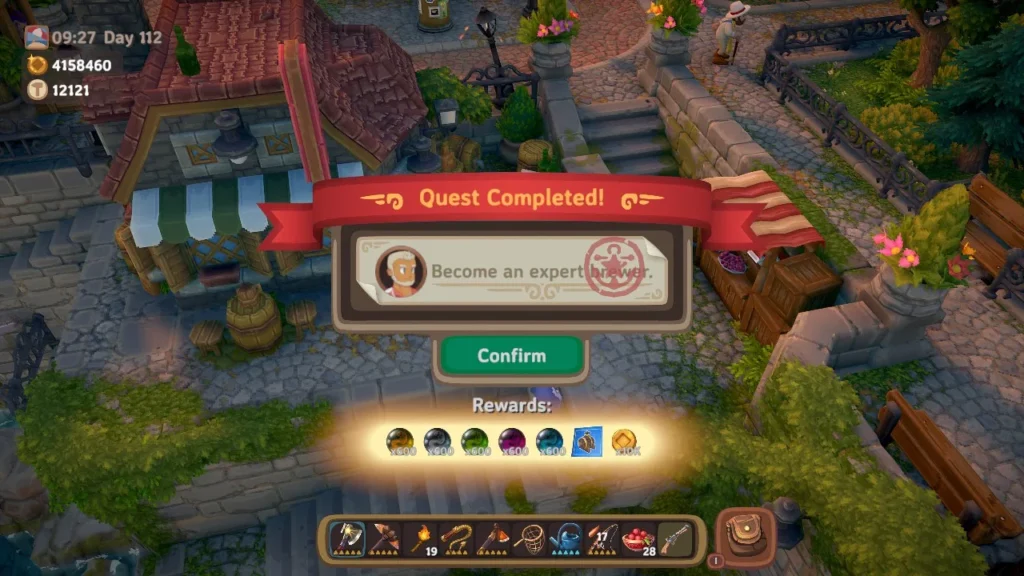Select the blue watering can

click(567, 538)
